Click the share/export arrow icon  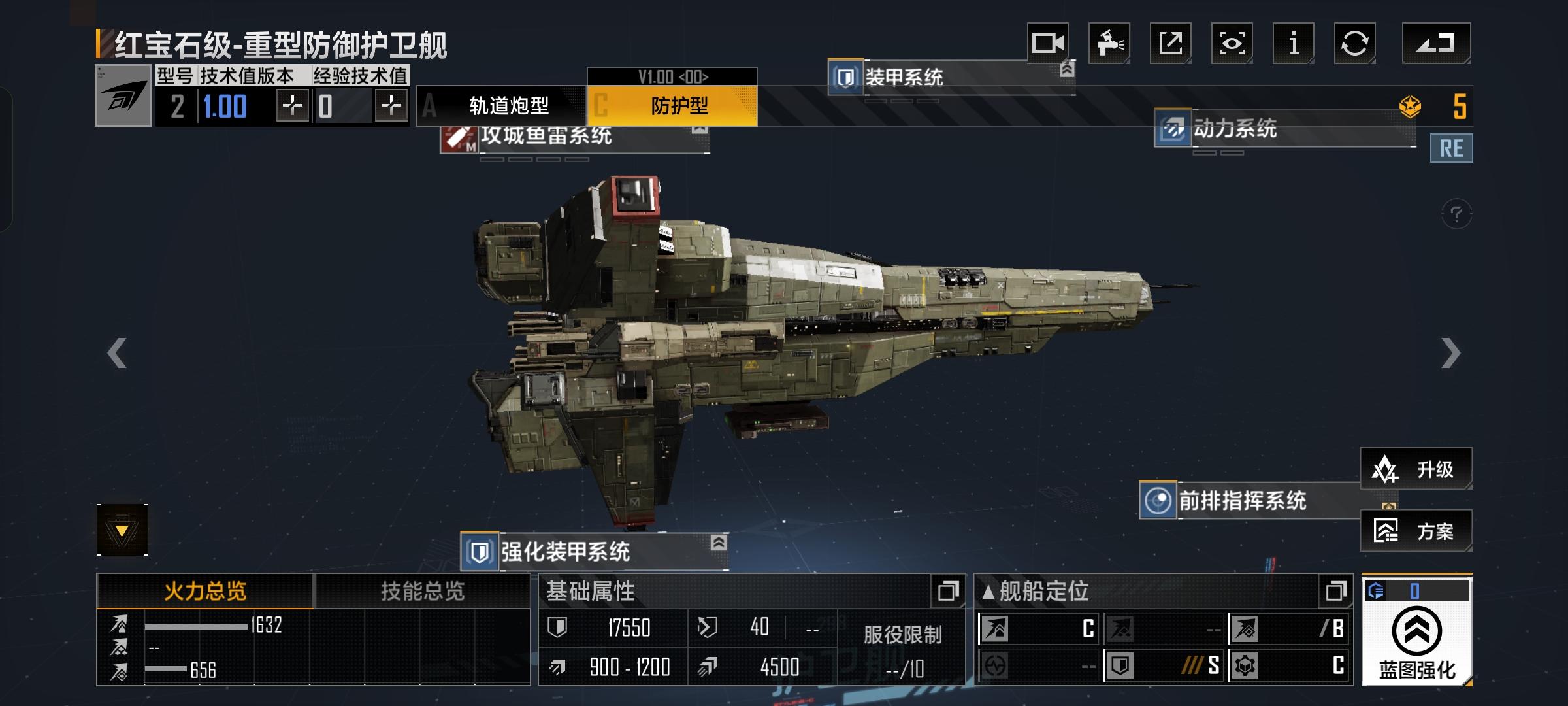tap(1169, 43)
